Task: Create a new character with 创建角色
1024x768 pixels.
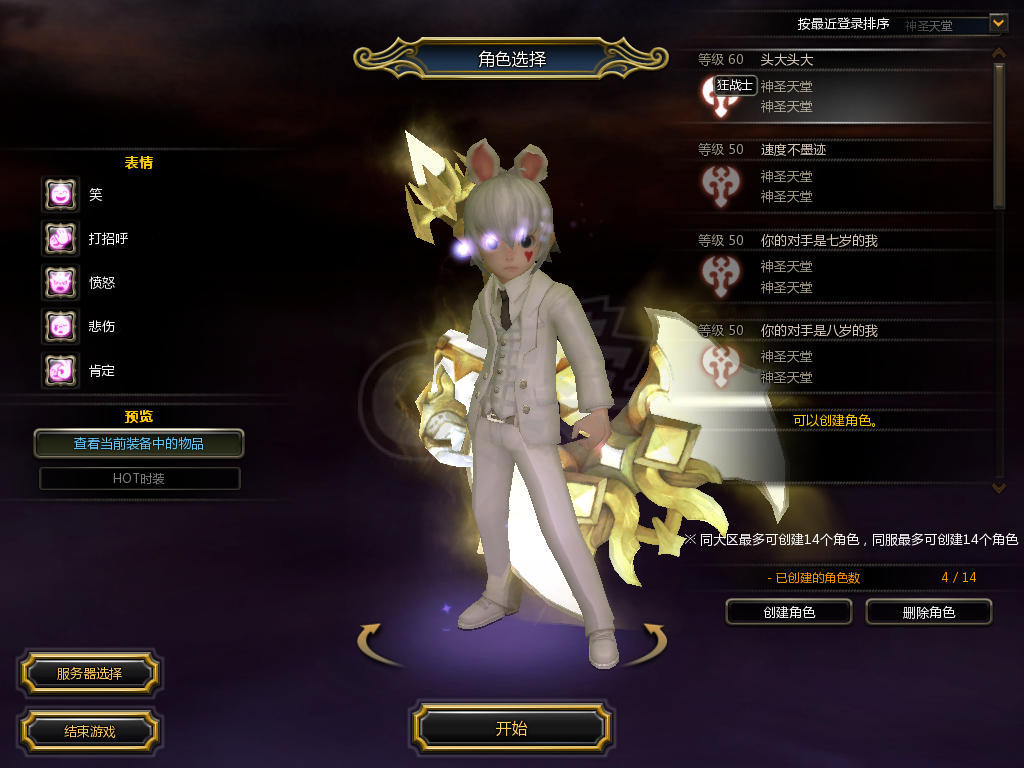Action: coord(788,612)
